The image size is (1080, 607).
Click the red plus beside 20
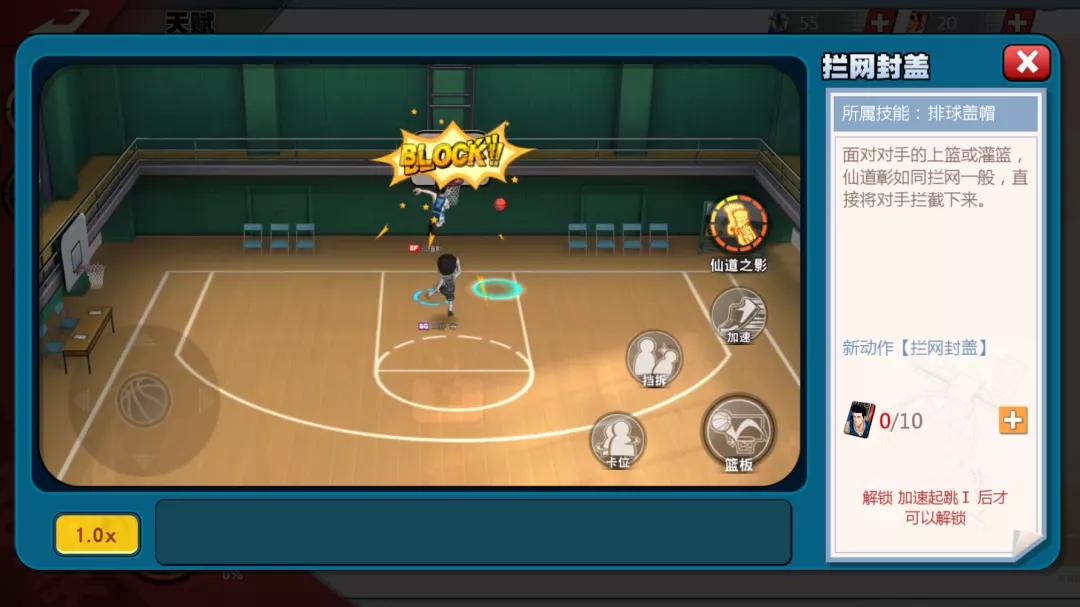[x=1018, y=22]
